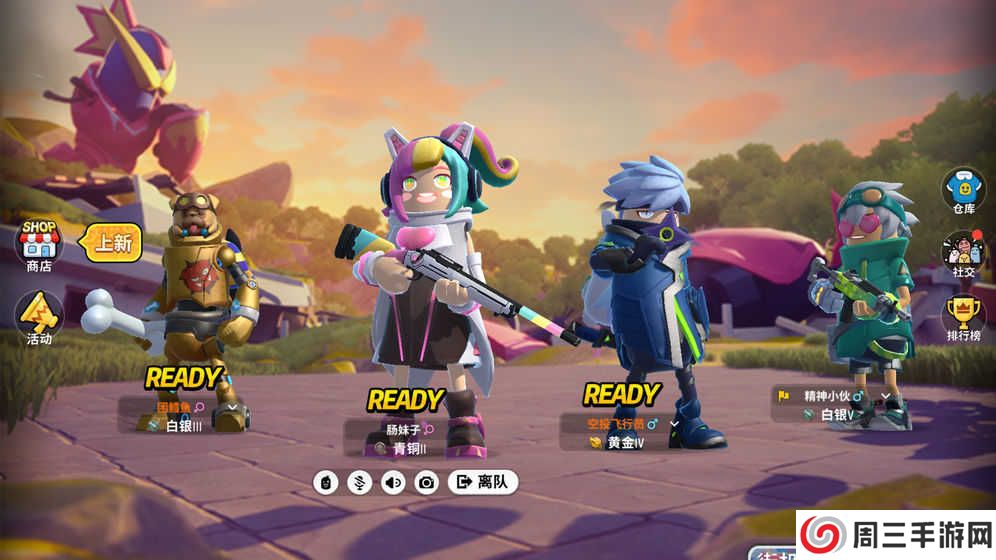Viewport: 996px width, 560px height.
Task: Open the emote face button
Action: click(326, 482)
